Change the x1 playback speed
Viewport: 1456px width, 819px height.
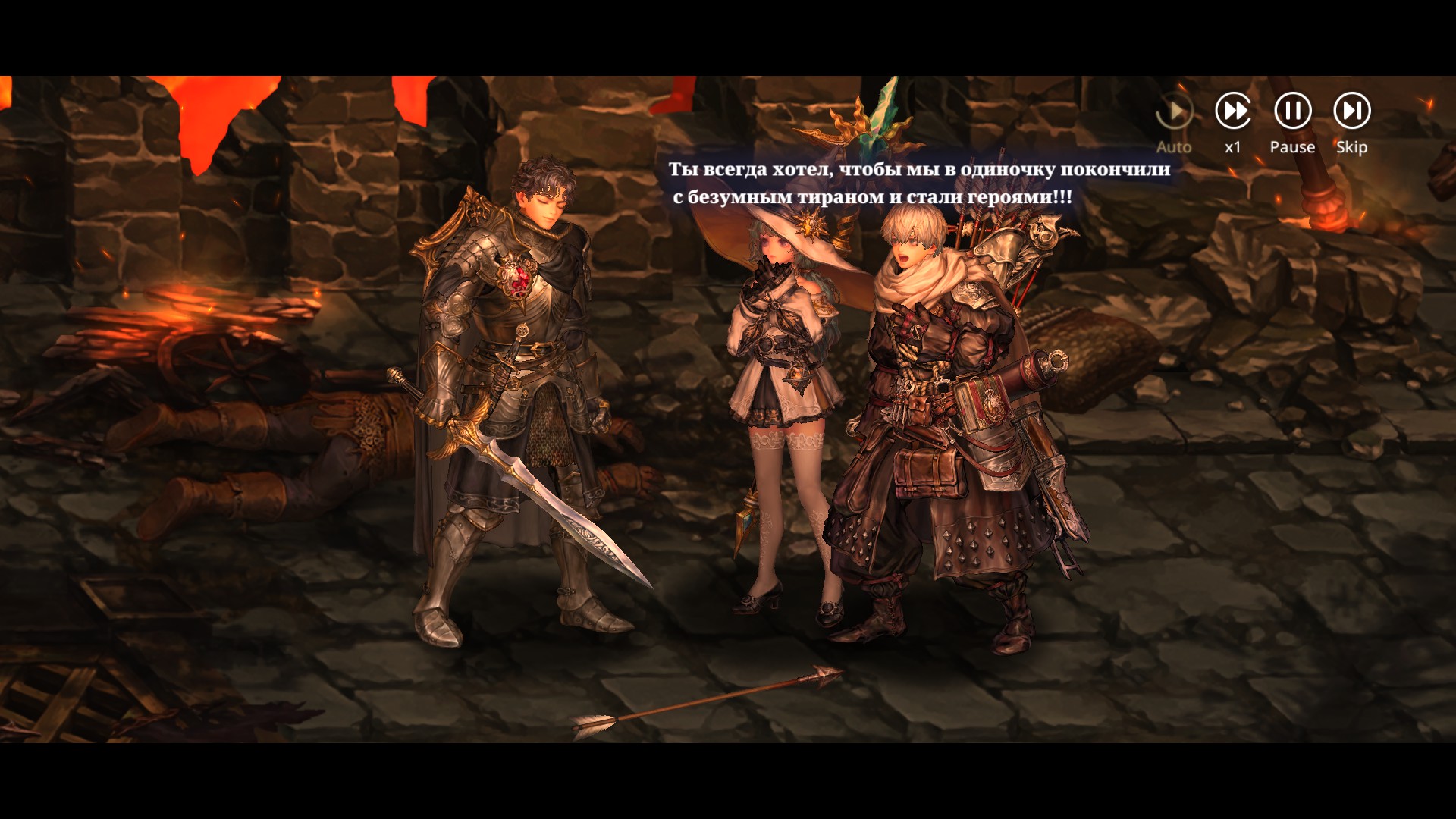click(1233, 111)
